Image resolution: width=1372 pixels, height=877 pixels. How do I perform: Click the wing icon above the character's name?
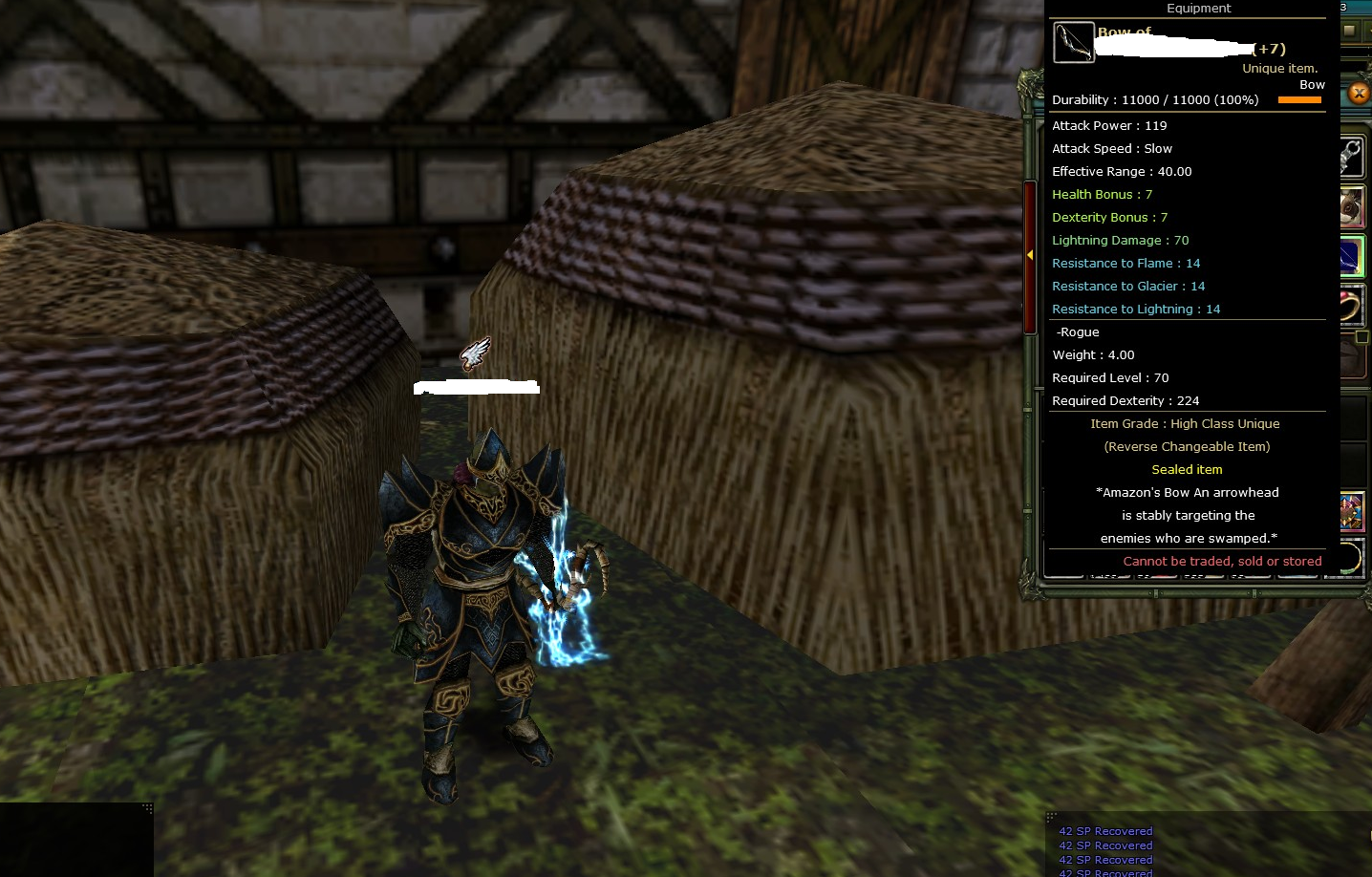tap(477, 353)
